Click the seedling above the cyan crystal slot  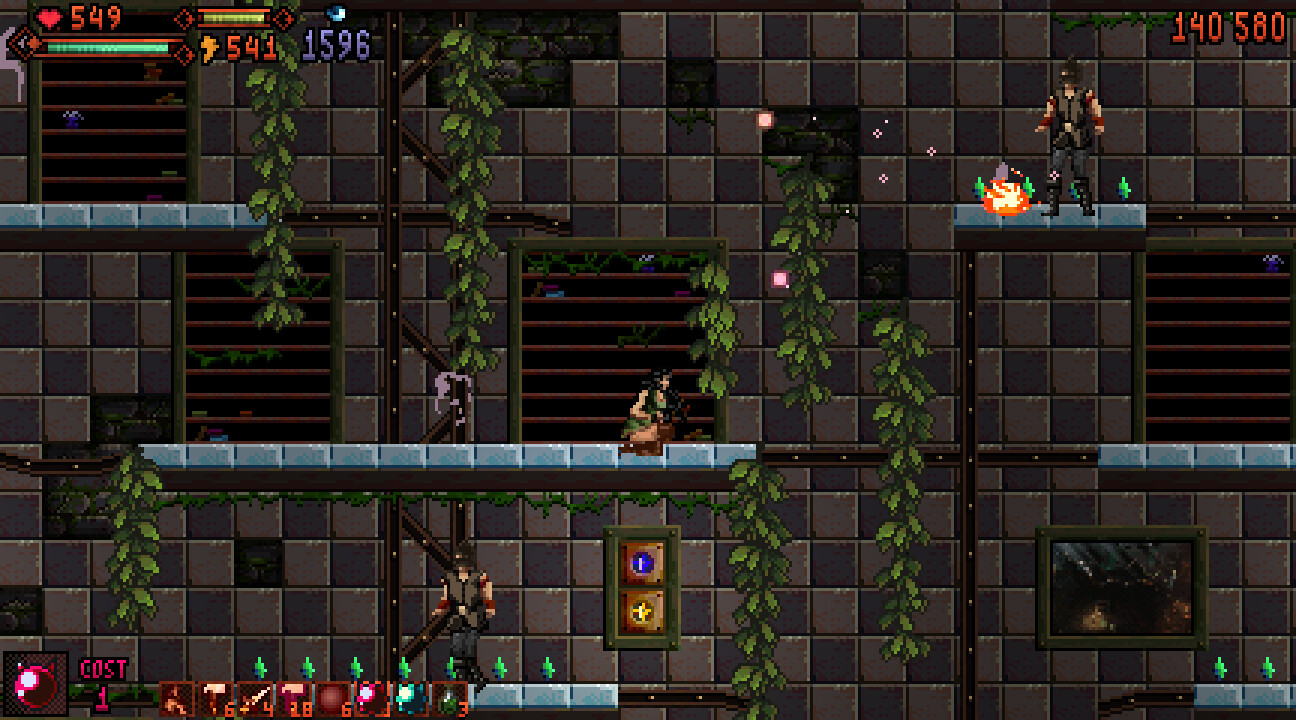coord(406,668)
